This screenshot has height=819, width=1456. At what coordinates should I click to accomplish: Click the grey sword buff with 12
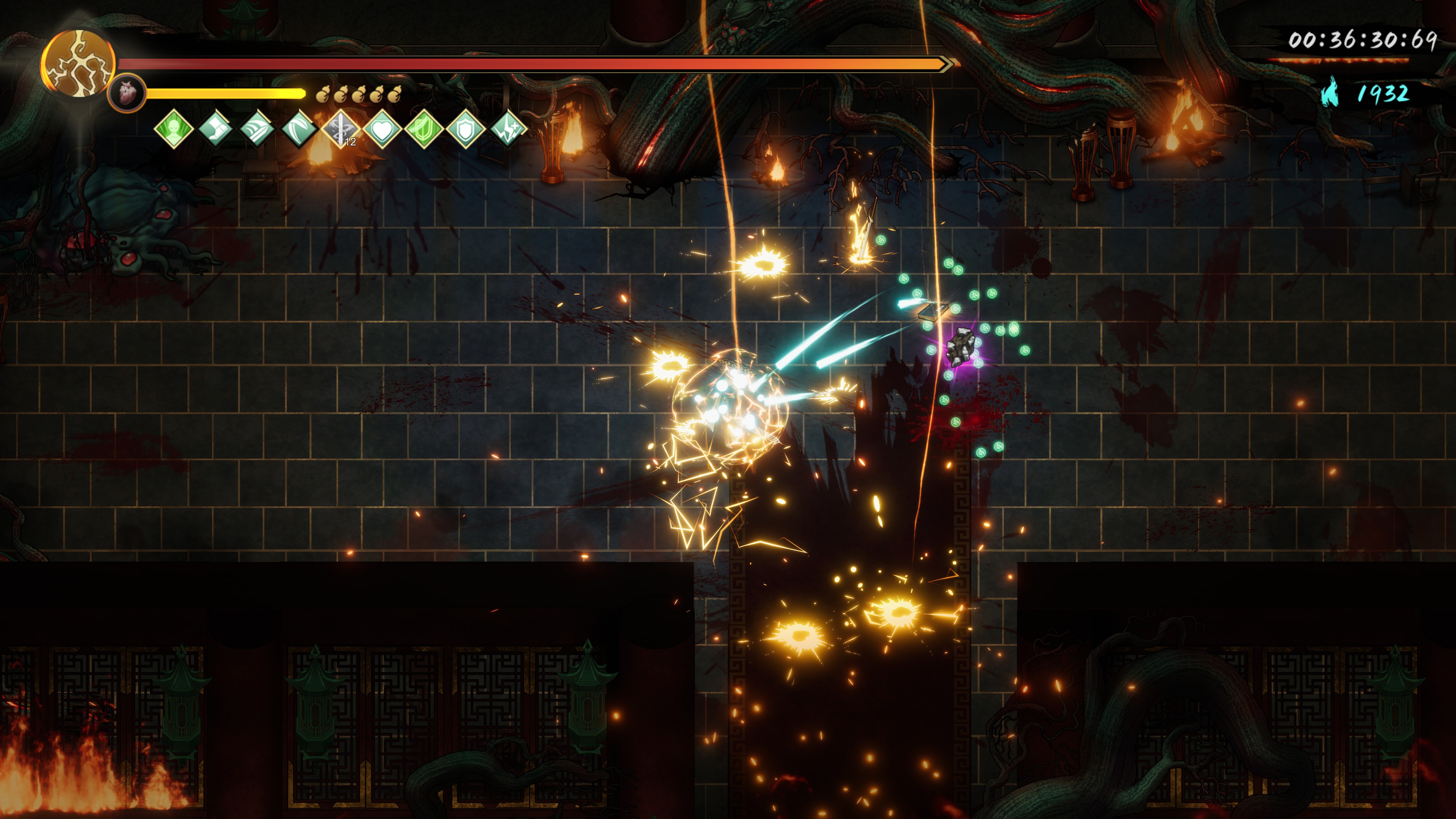(x=341, y=129)
